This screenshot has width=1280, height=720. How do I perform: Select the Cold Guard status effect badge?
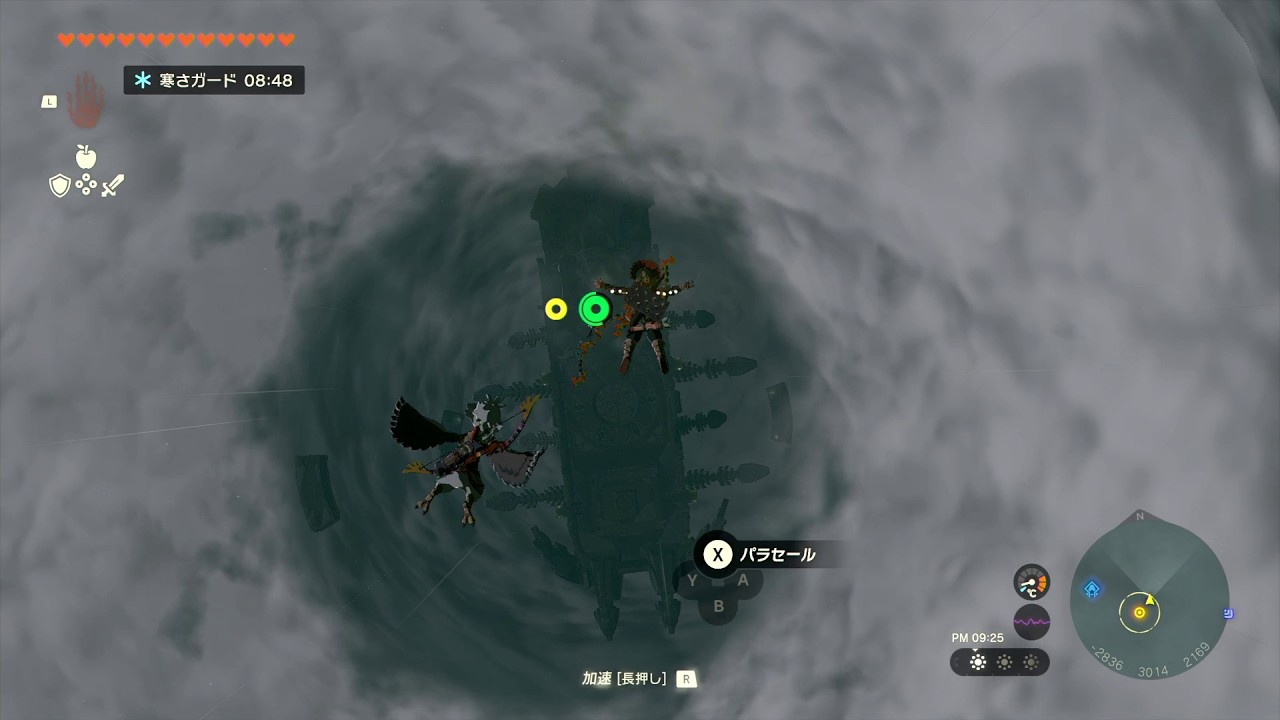[214, 80]
